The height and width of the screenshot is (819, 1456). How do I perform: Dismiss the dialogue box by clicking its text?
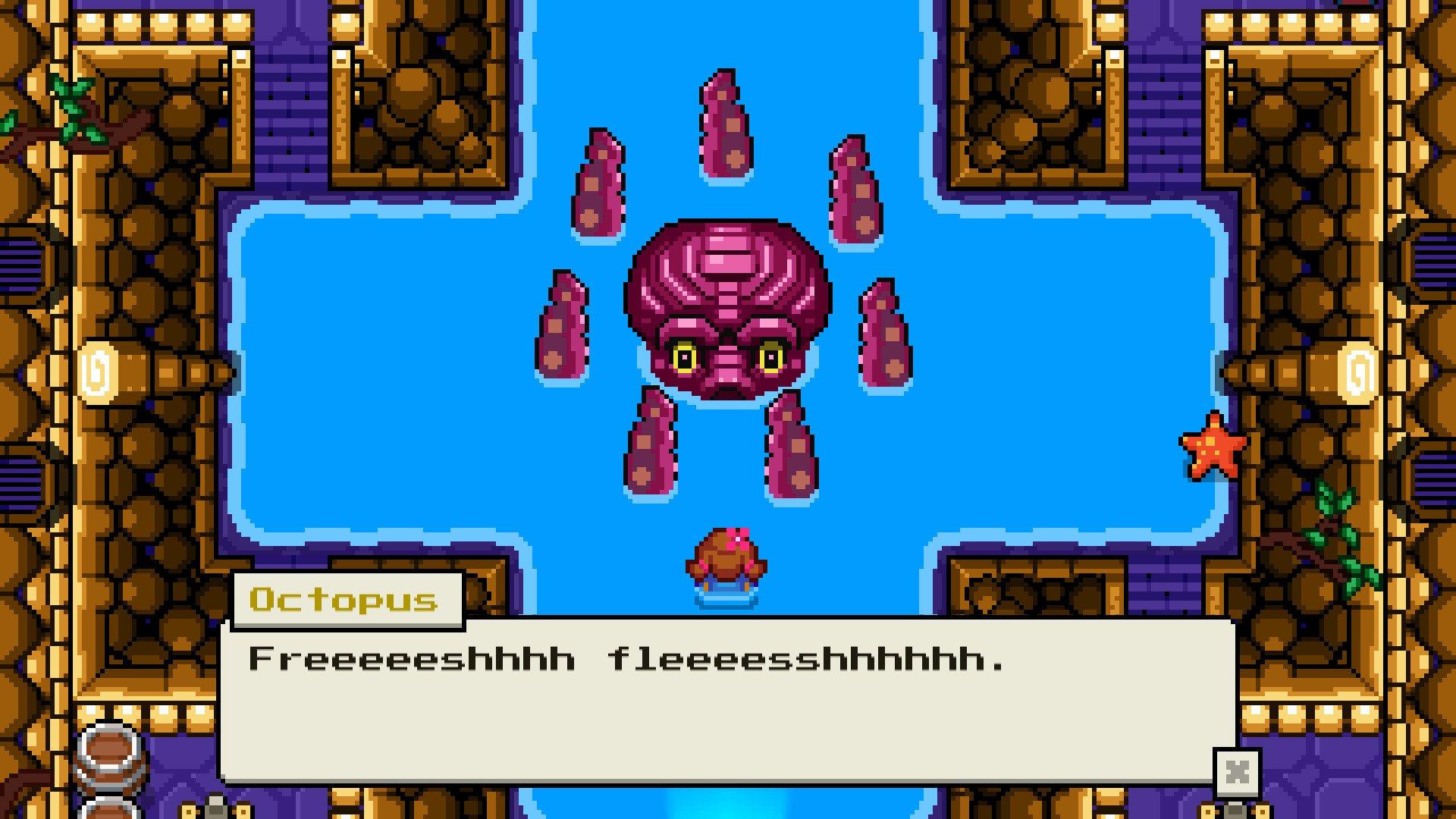629,660
